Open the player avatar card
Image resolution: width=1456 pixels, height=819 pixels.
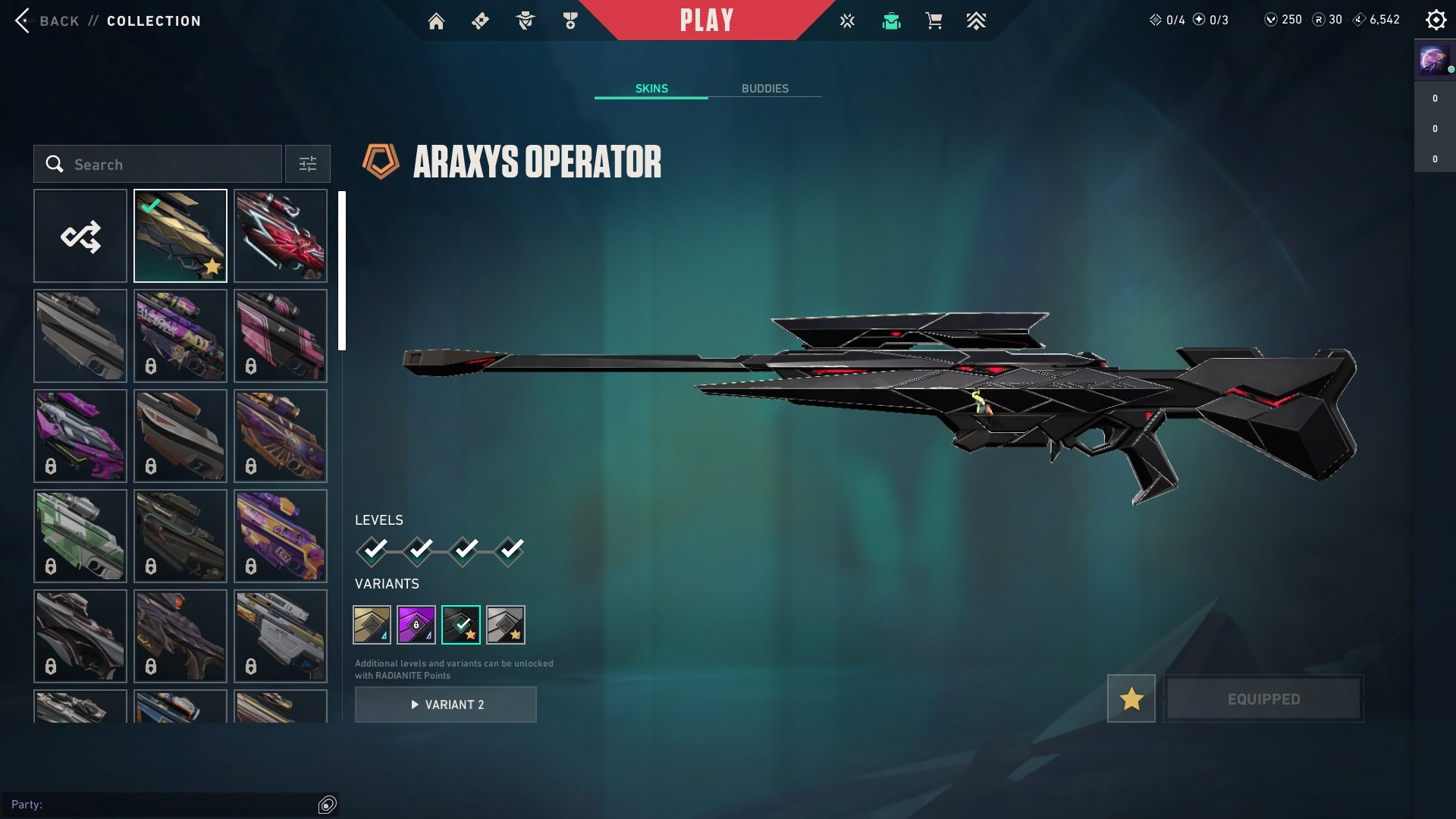click(1433, 59)
